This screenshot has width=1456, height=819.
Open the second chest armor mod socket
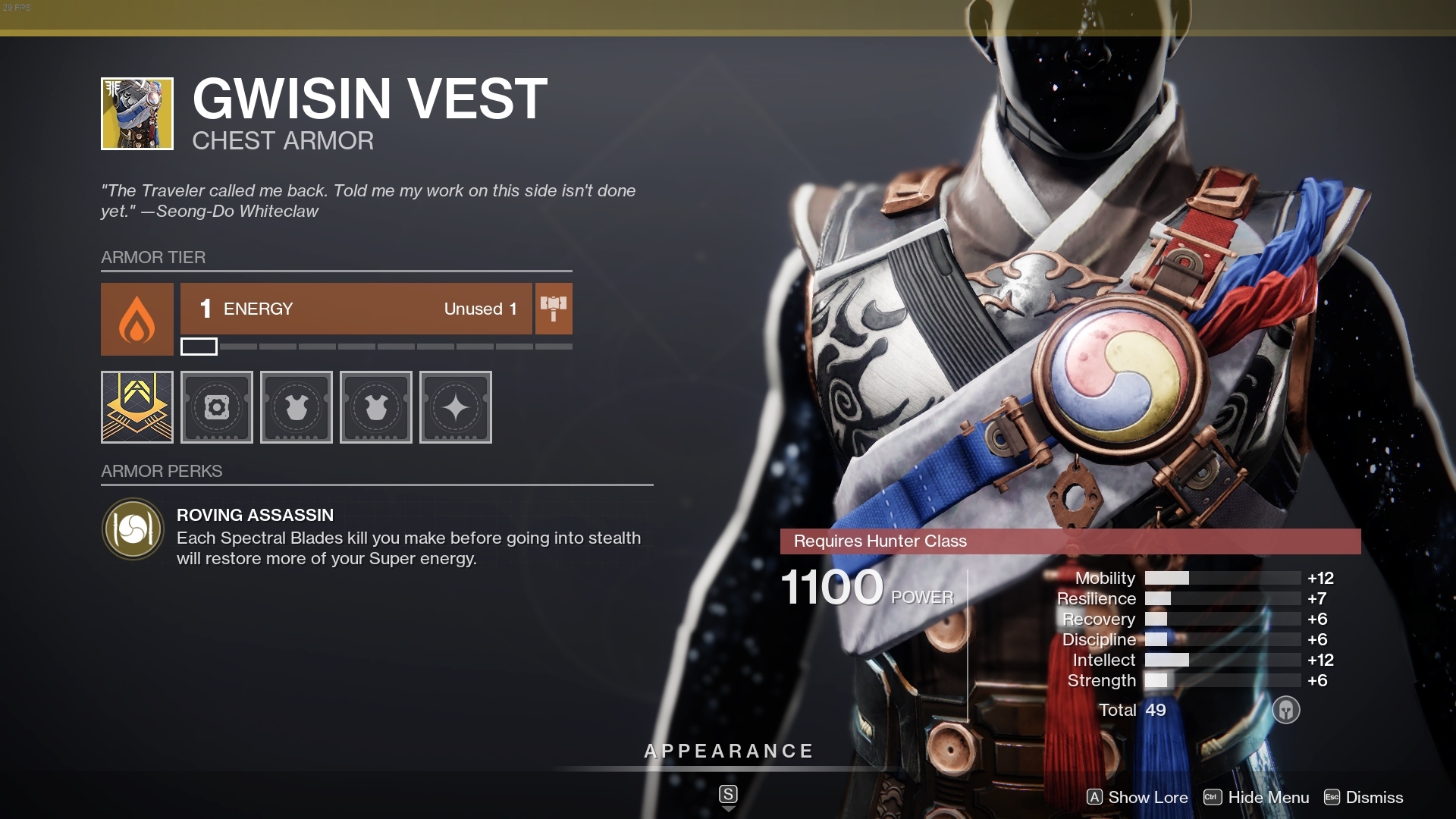[x=376, y=407]
